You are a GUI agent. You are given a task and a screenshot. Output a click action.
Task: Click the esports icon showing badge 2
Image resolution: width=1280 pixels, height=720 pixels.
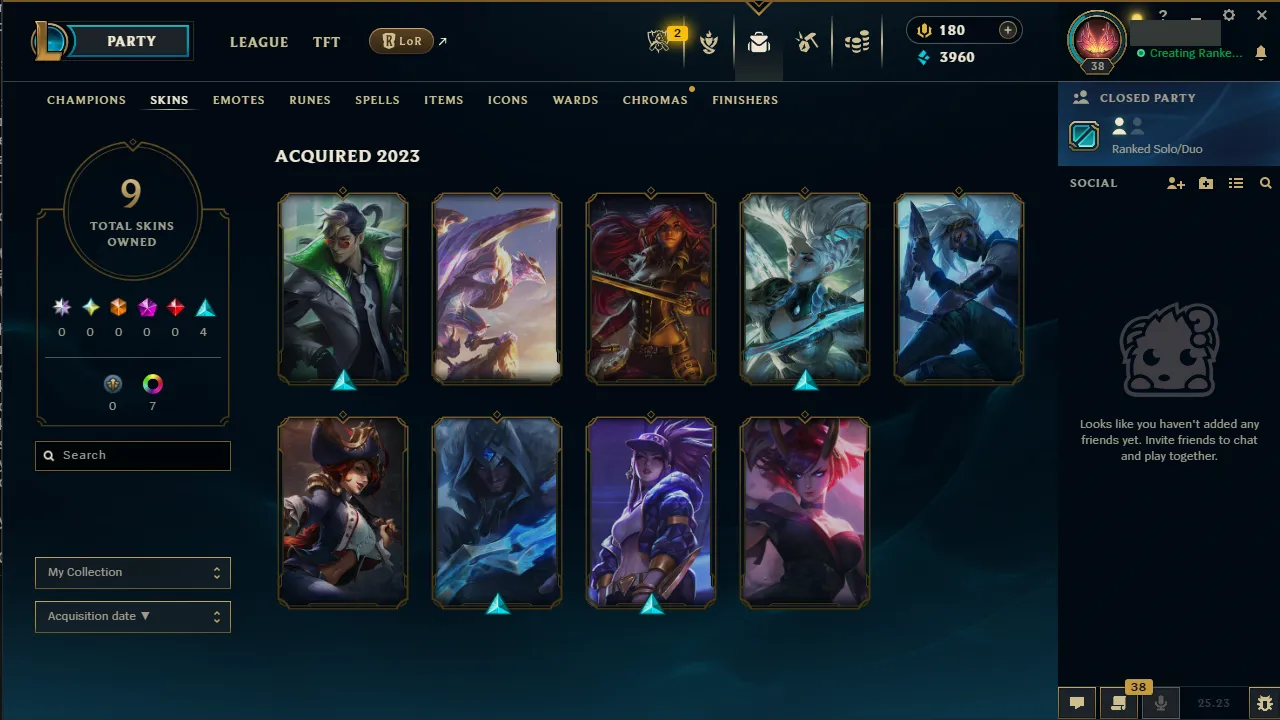[x=658, y=42]
